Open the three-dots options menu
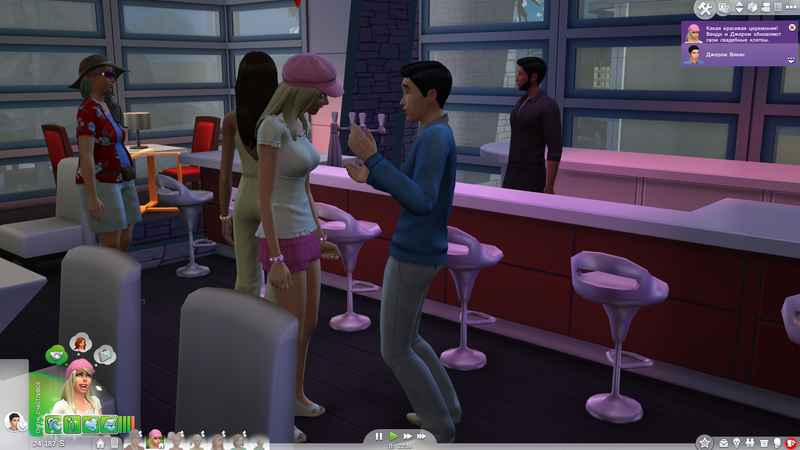 [789, 9]
